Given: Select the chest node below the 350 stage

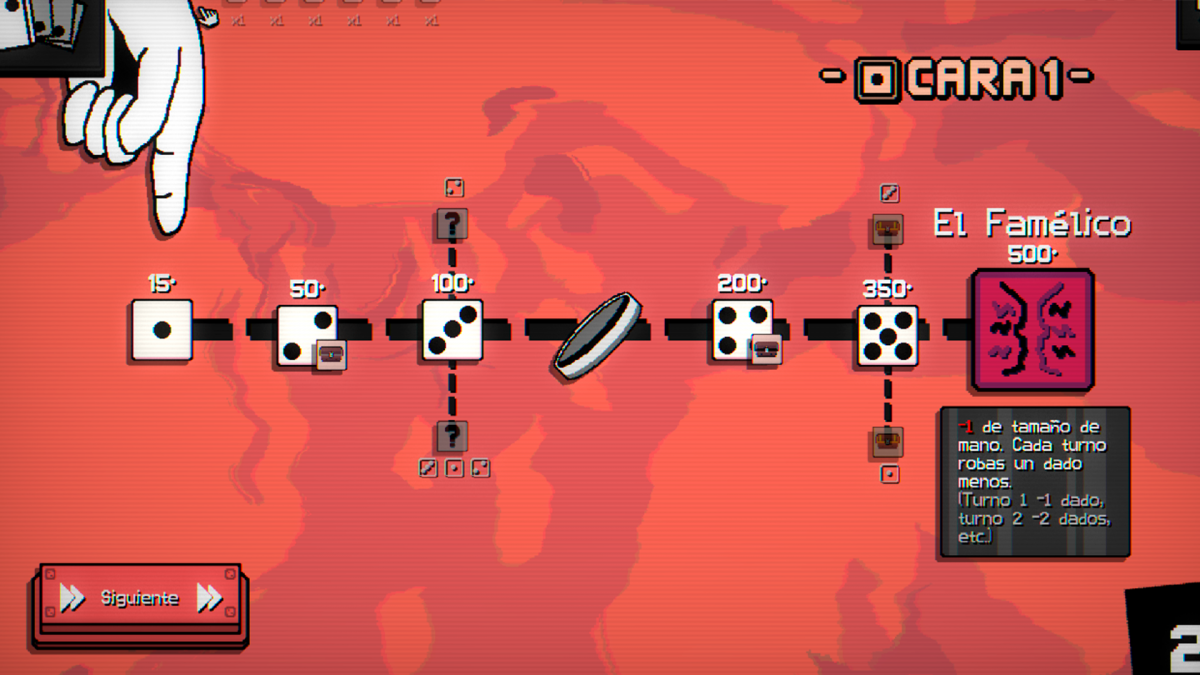Looking at the screenshot, I should 888,440.
